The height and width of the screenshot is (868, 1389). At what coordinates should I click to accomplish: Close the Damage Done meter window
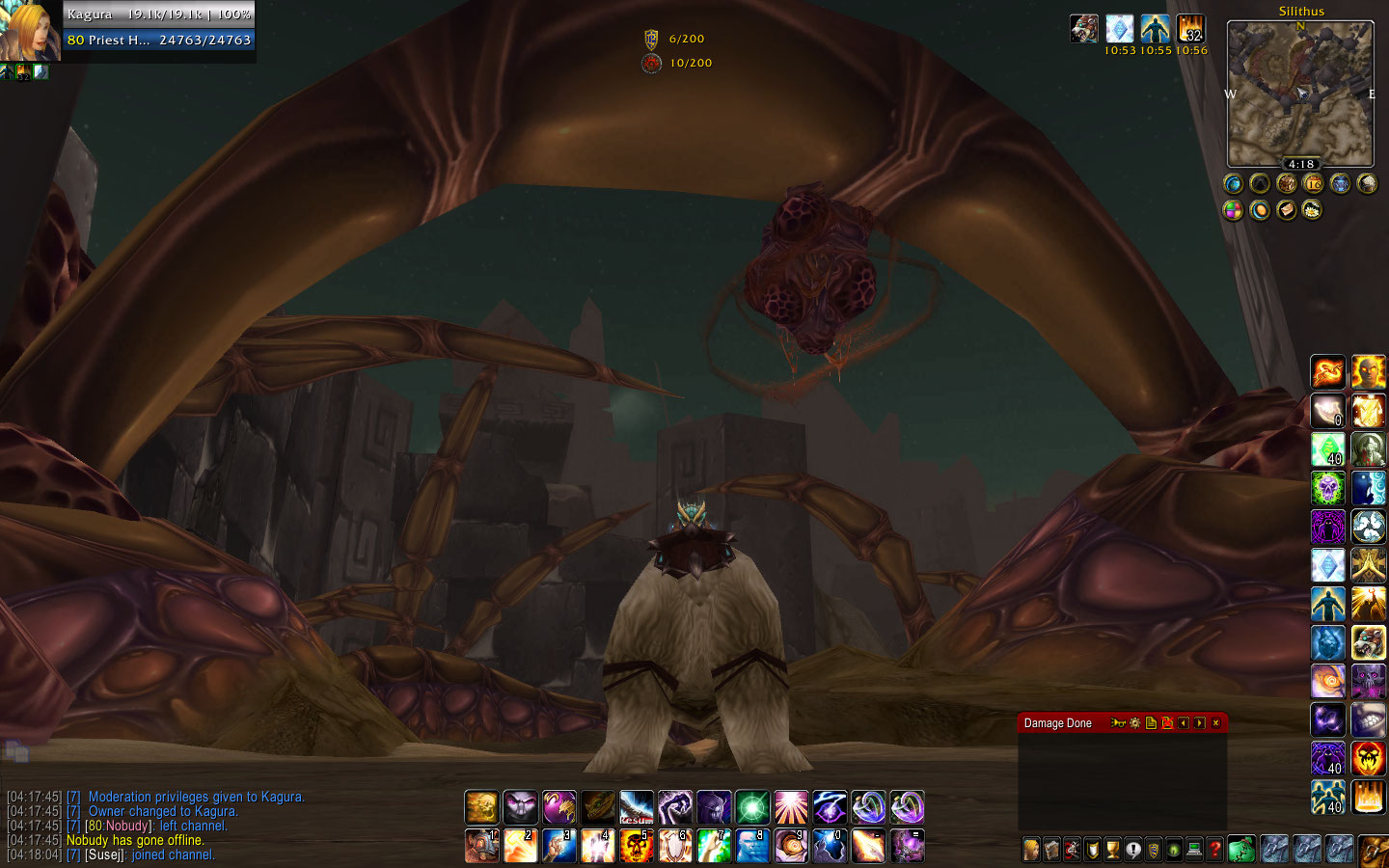1215,723
